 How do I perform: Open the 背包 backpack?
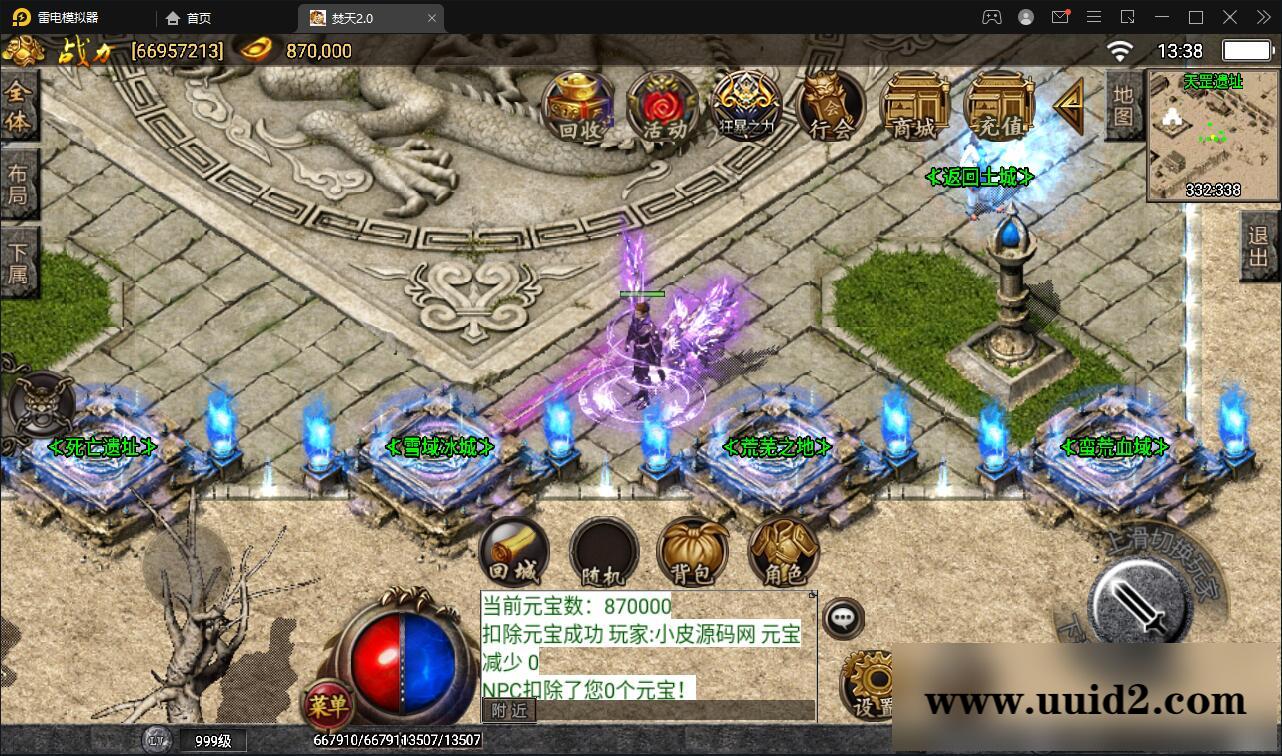693,550
